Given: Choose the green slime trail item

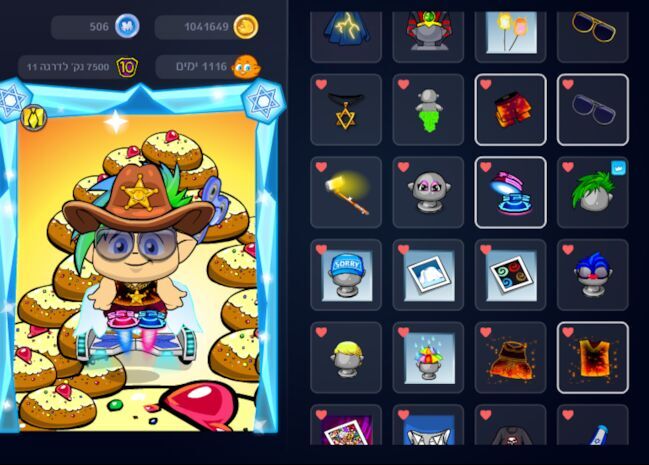Looking at the screenshot, I should click(x=428, y=110).
